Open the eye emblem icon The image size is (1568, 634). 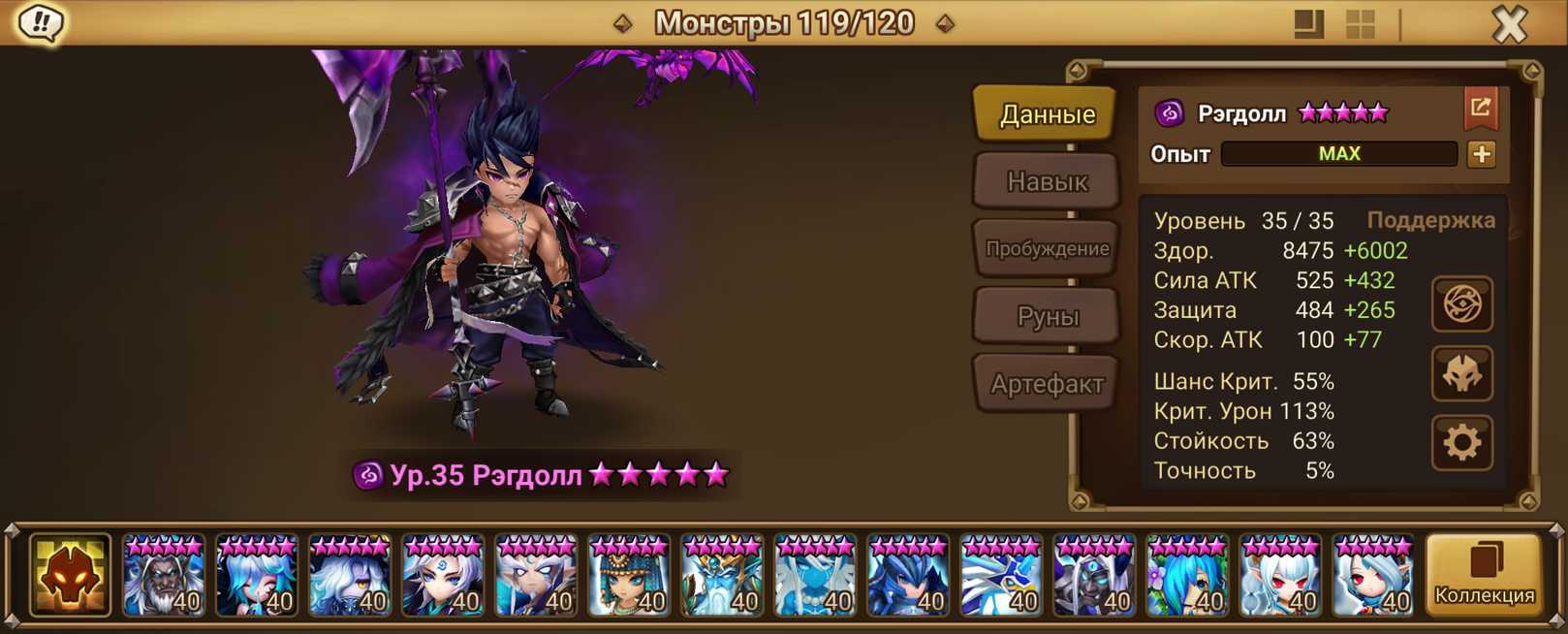(1461, 304)
